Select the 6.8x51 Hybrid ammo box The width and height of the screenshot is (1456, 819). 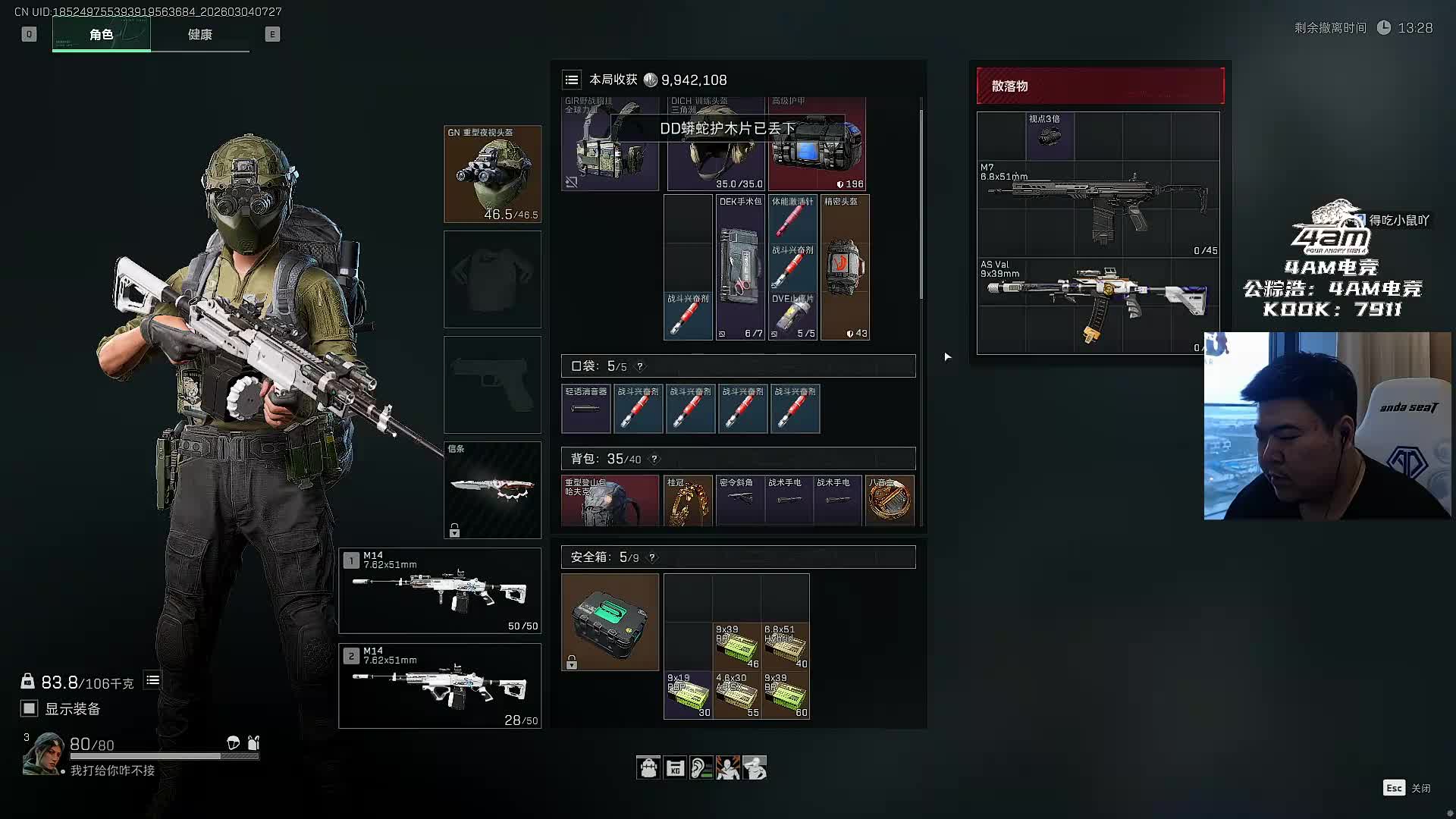[x=785, y=646]
